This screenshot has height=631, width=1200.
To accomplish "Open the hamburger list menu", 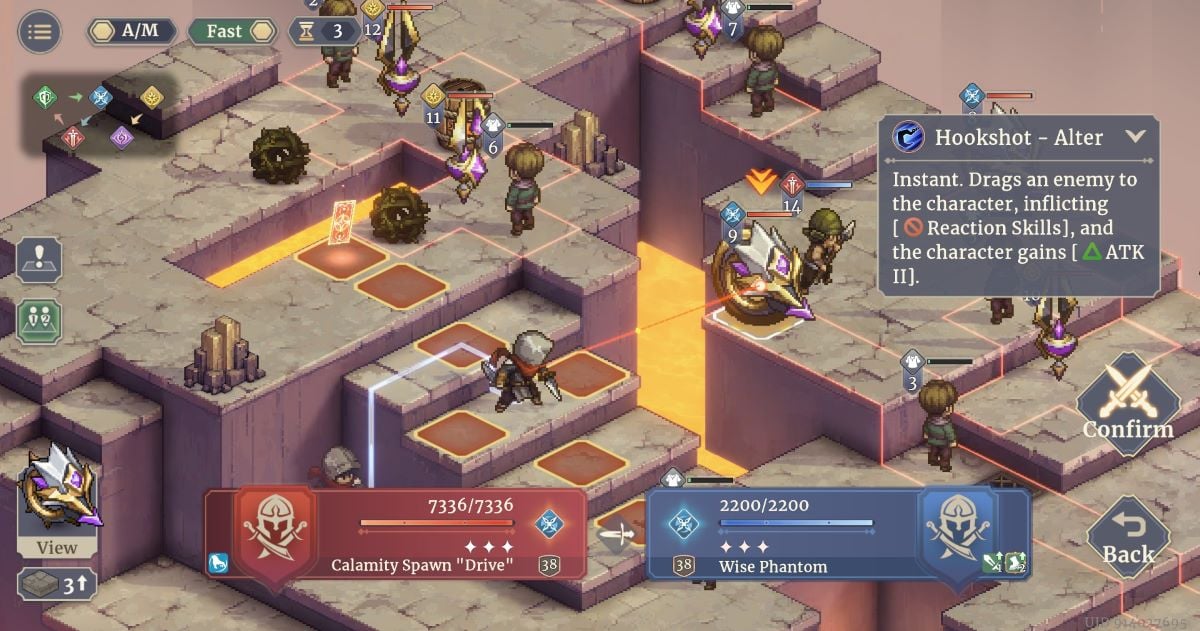I will 40,31.
